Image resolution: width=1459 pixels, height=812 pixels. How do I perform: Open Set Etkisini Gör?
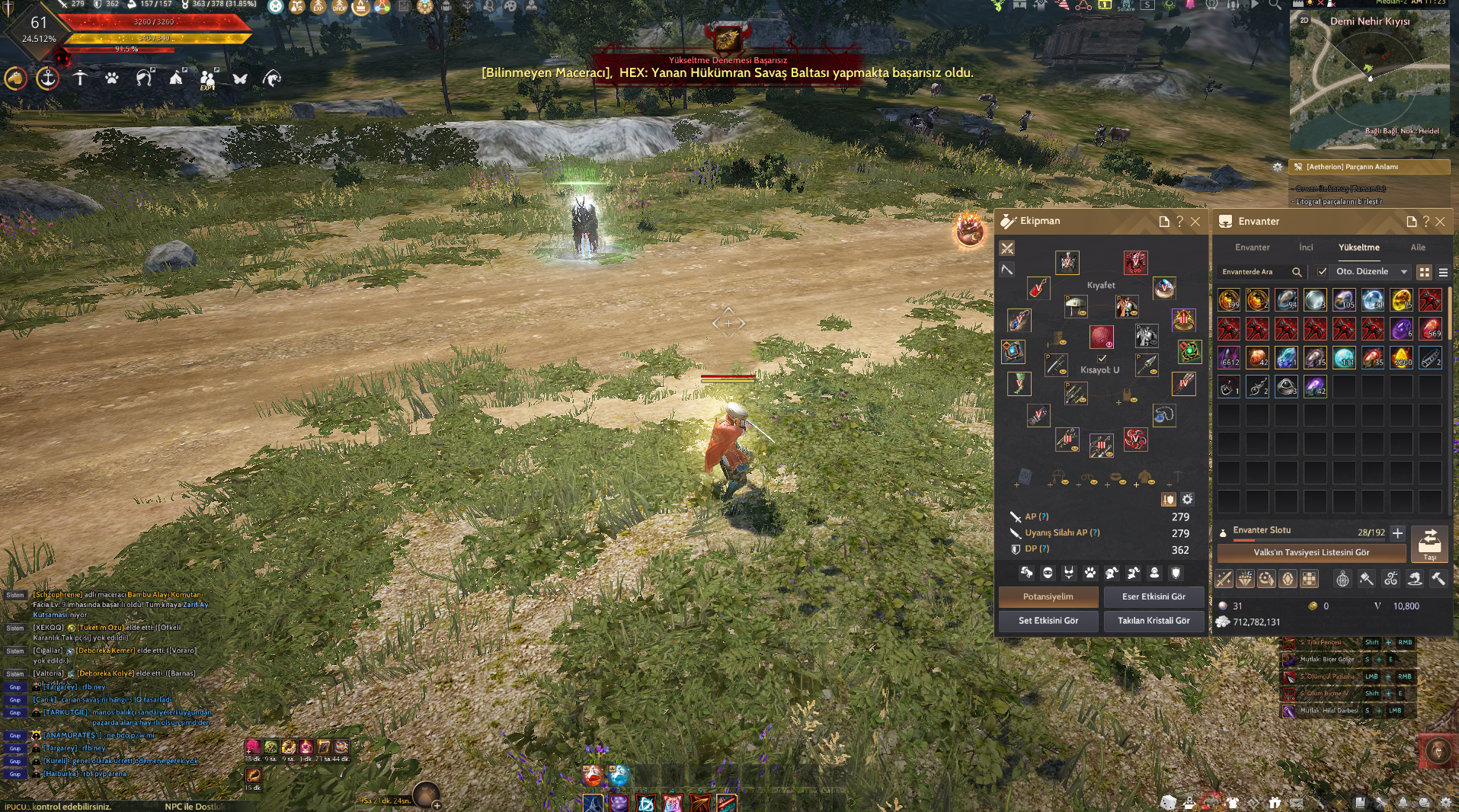(x=1048, y=621)
